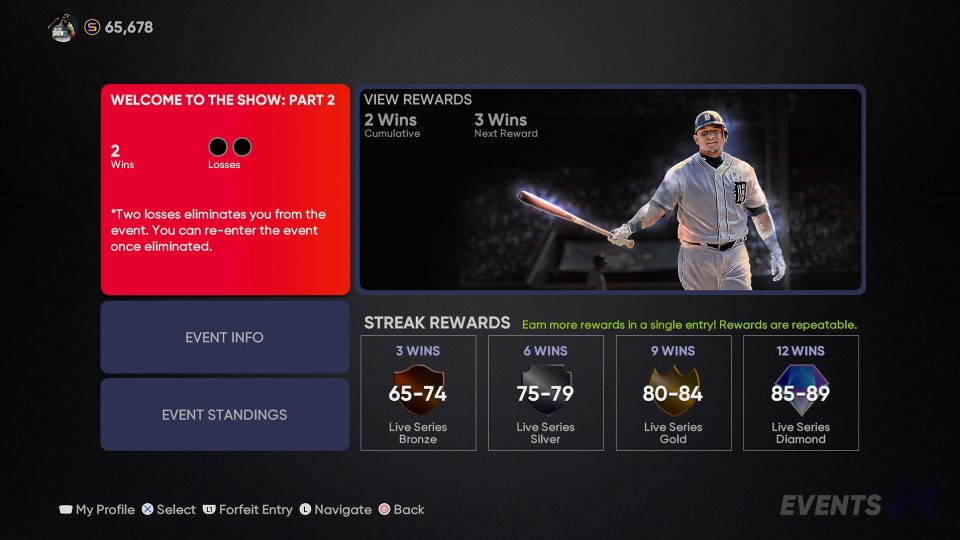
Task: Select the Welcome to the Show event tile
Action: [225, 189]
